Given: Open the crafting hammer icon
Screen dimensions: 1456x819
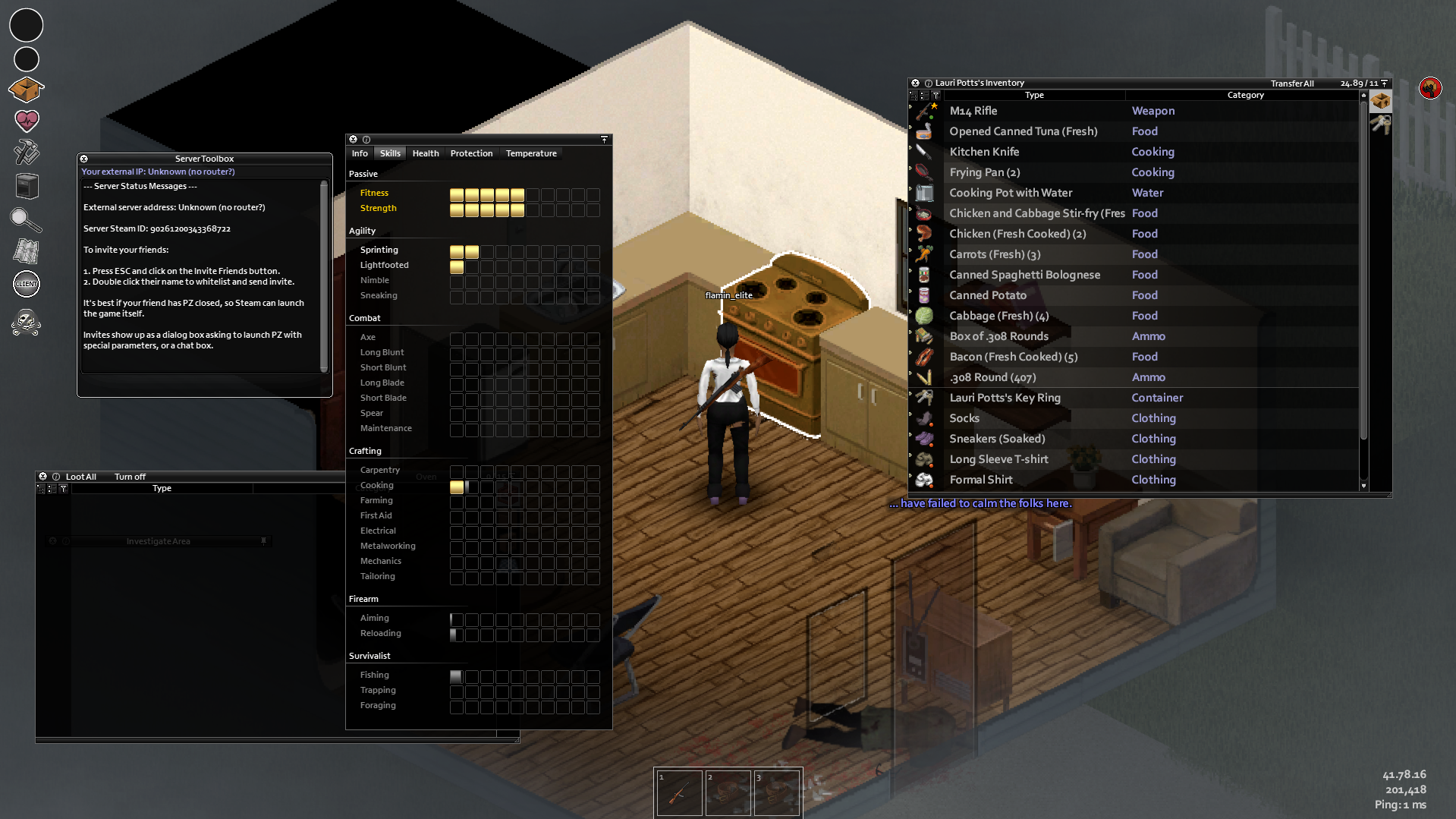Looking at the screenshot, I should point(27,152).
